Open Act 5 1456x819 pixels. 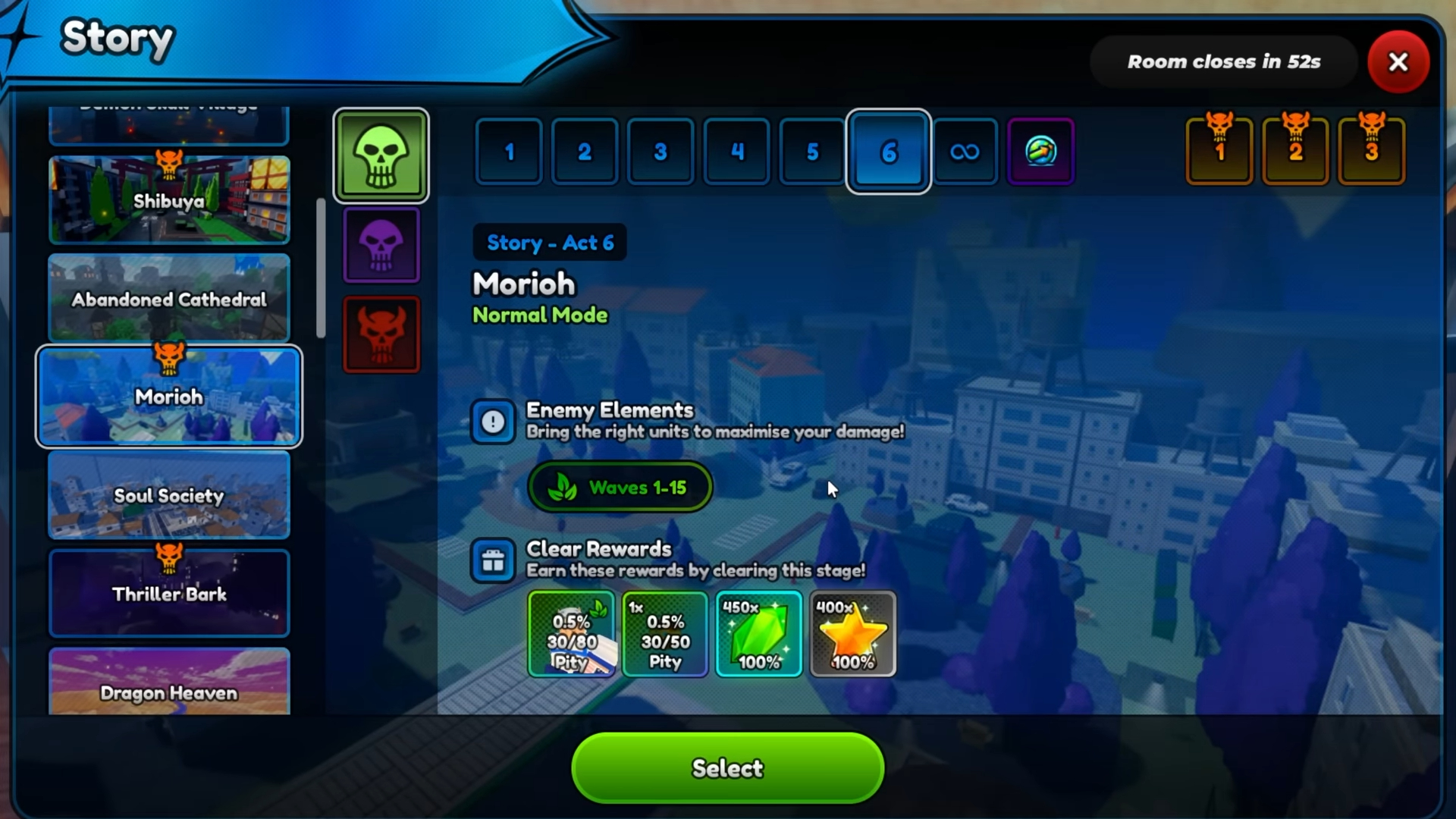point(812,152)
